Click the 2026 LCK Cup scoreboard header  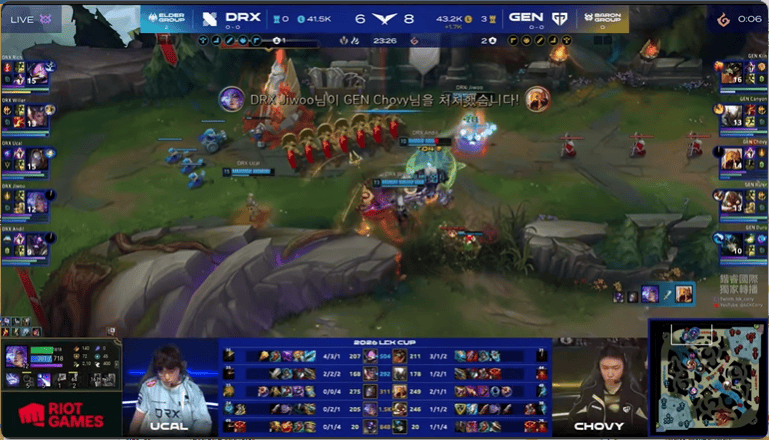click(385, 342)
